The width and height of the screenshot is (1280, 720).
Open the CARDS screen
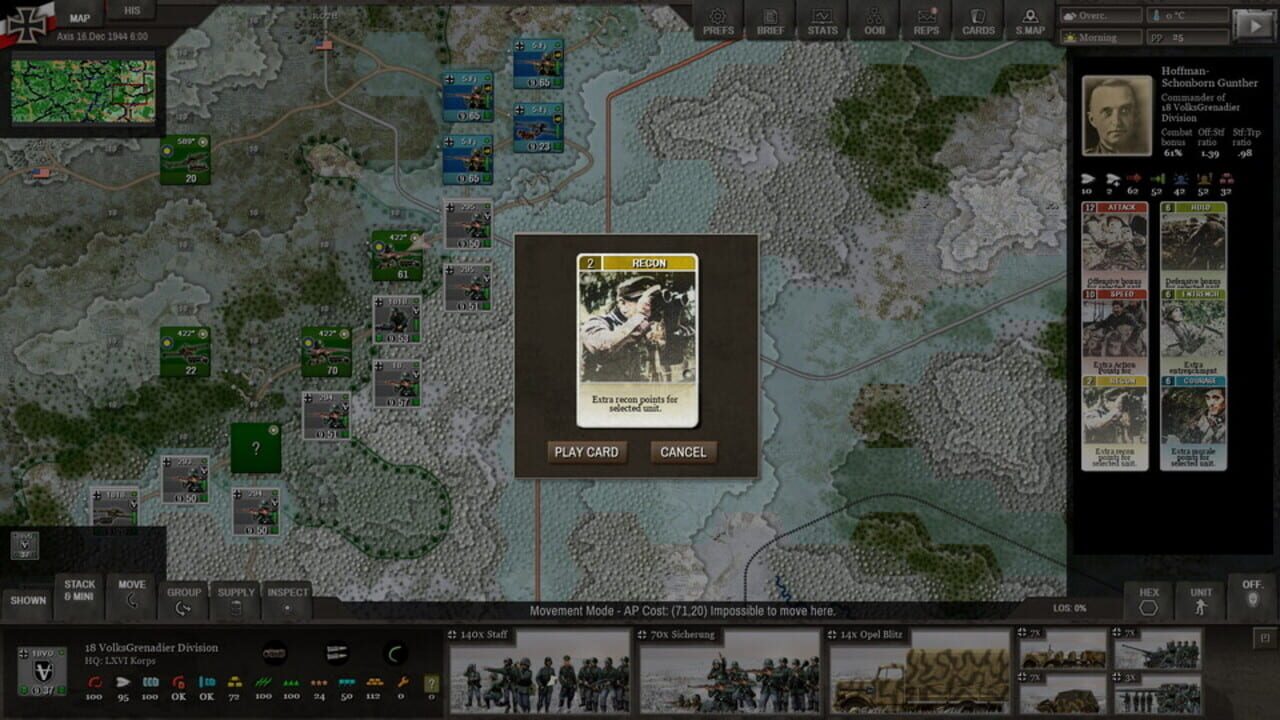pyautogui.click(x=978, y=22)
